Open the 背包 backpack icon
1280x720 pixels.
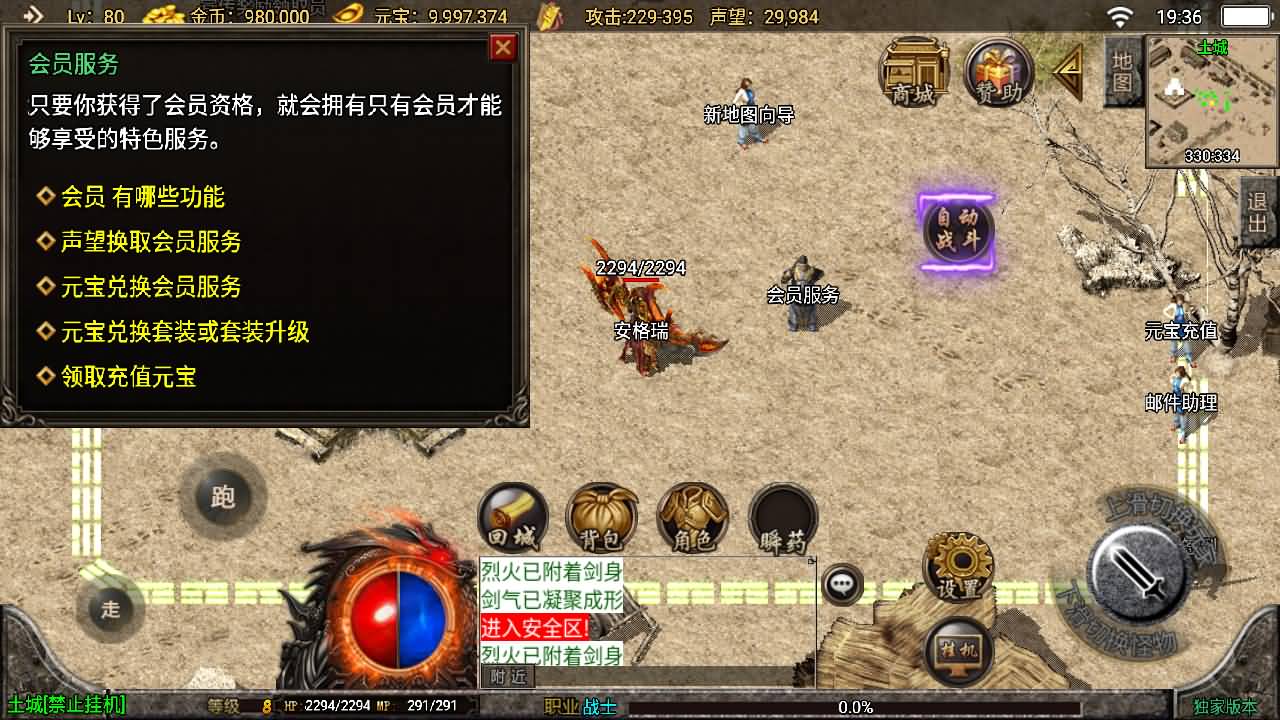point(601,515)
